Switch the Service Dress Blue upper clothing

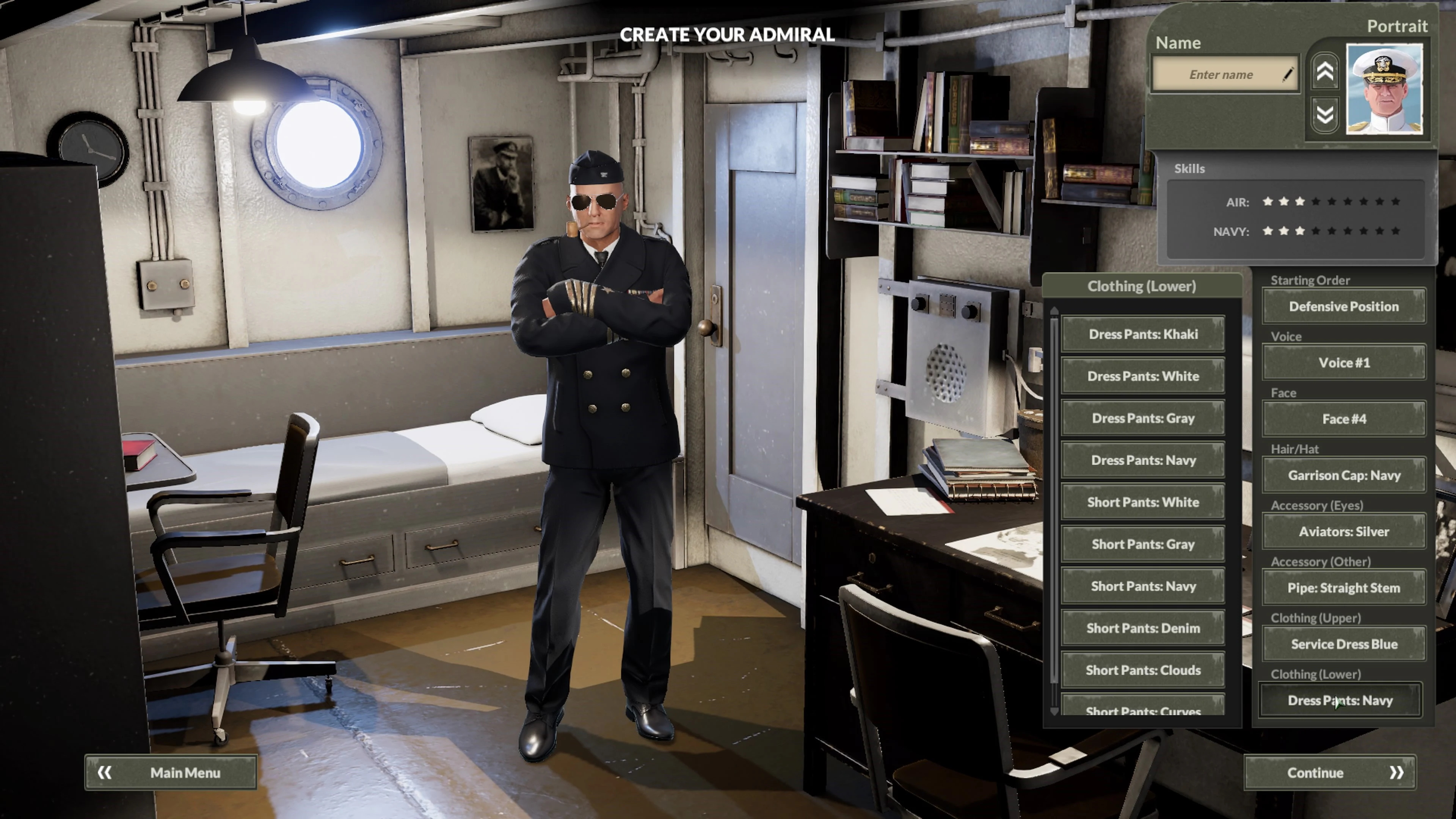click(1344, 644)
